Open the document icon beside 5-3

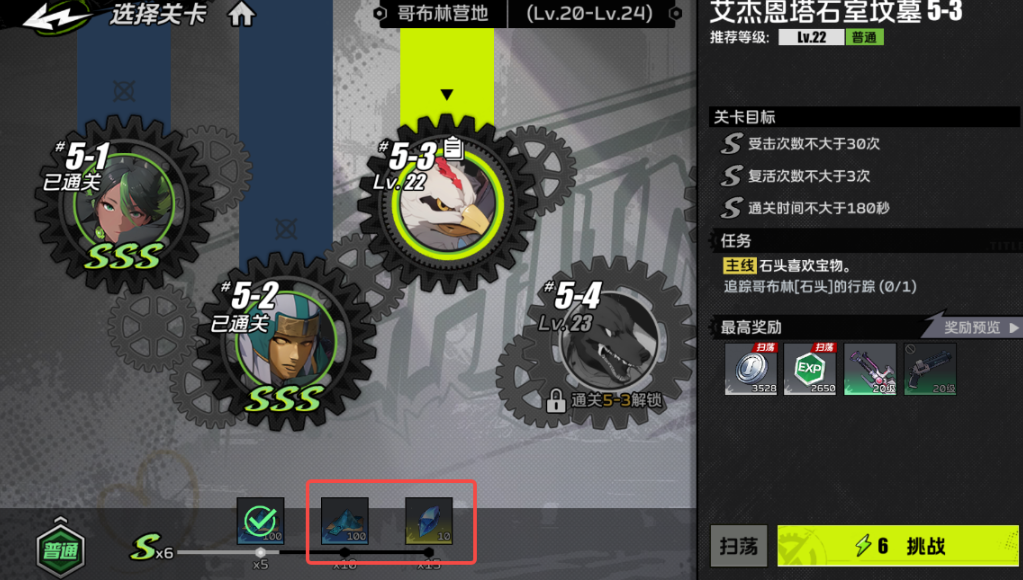453,149
